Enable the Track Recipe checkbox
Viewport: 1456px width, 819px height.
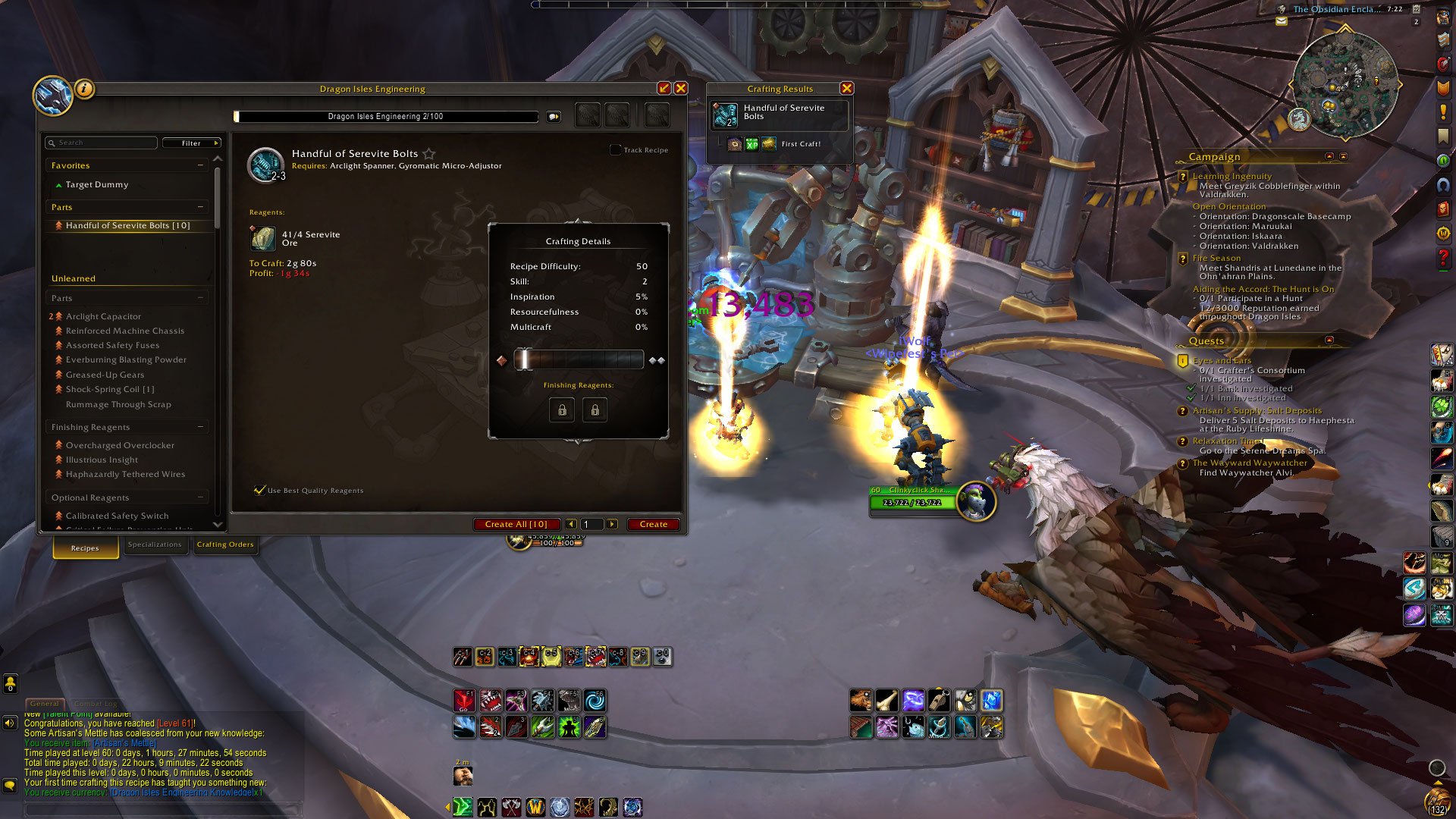(616, 149)
